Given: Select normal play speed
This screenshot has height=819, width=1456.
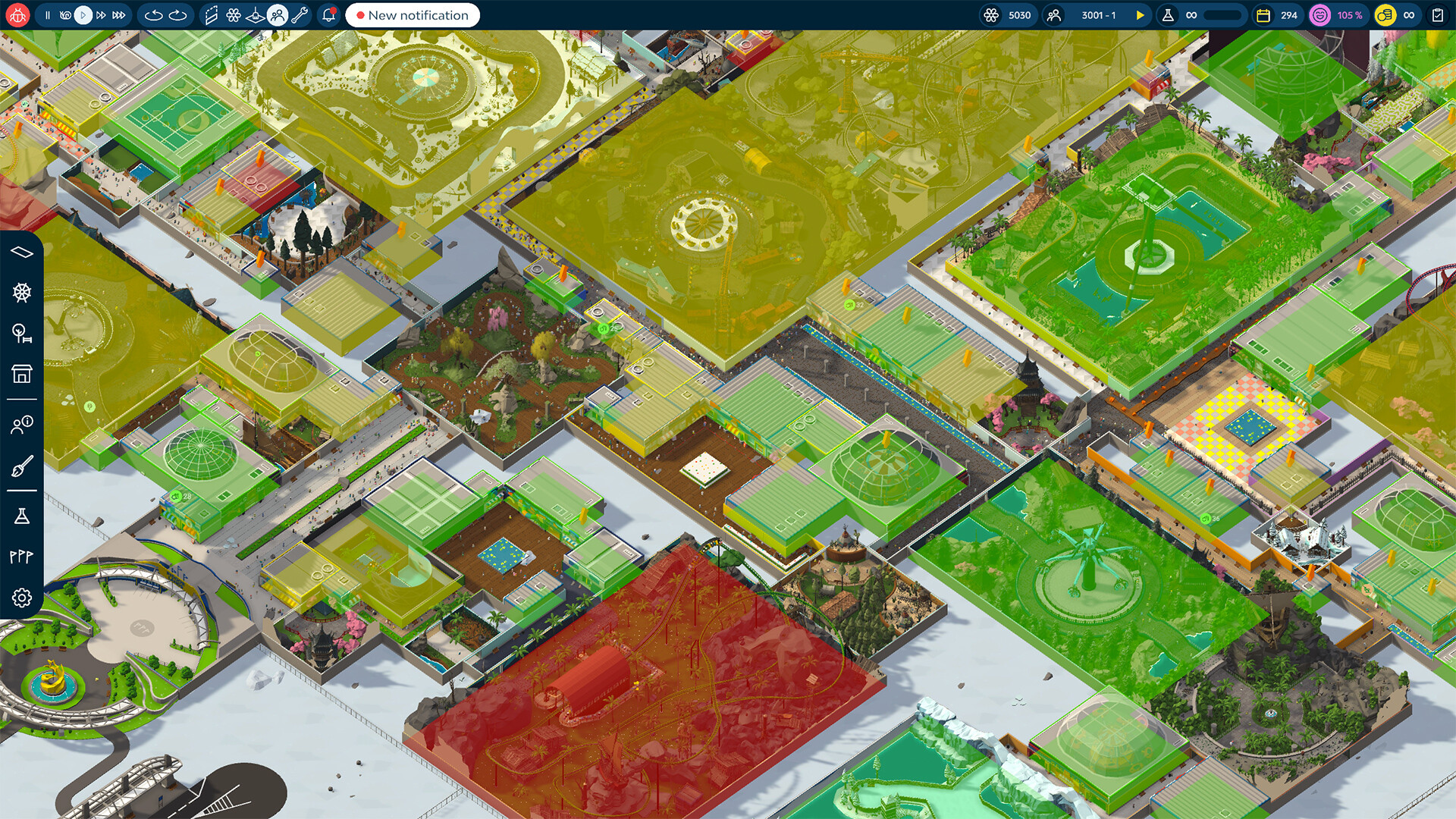Looking at the screenshot, I should click(x=83, y=15).
